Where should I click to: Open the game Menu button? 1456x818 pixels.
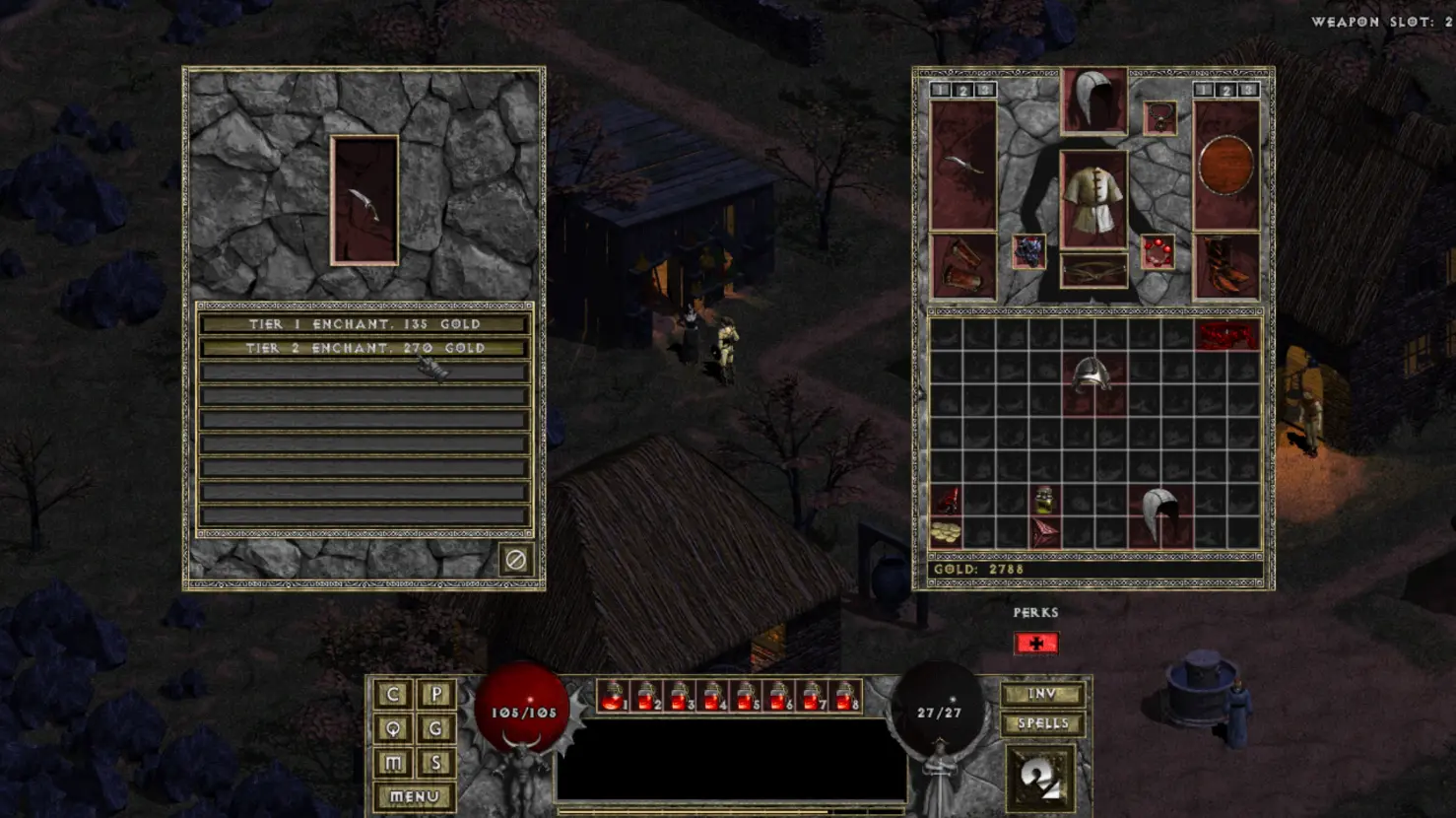tap(414, 796)
